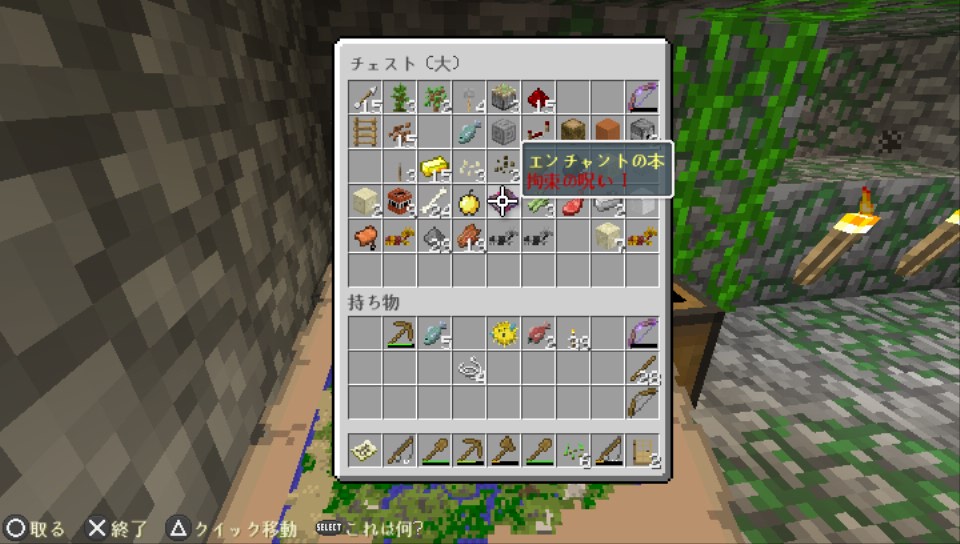
Task: Pick the seeds stack in the hotbar
Action: click(x=572, y=450)
